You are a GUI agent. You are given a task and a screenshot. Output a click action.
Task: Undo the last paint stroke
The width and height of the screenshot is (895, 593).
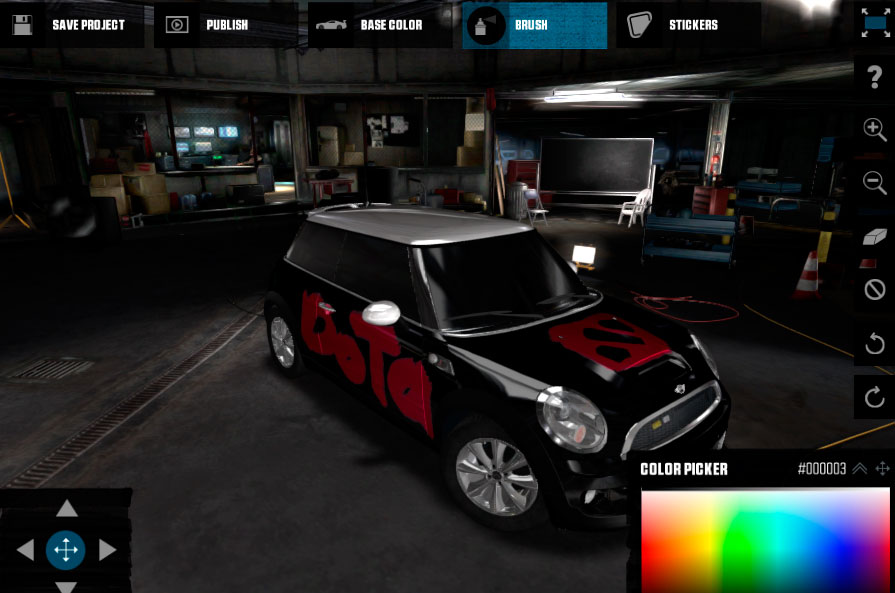coord(875,345)
